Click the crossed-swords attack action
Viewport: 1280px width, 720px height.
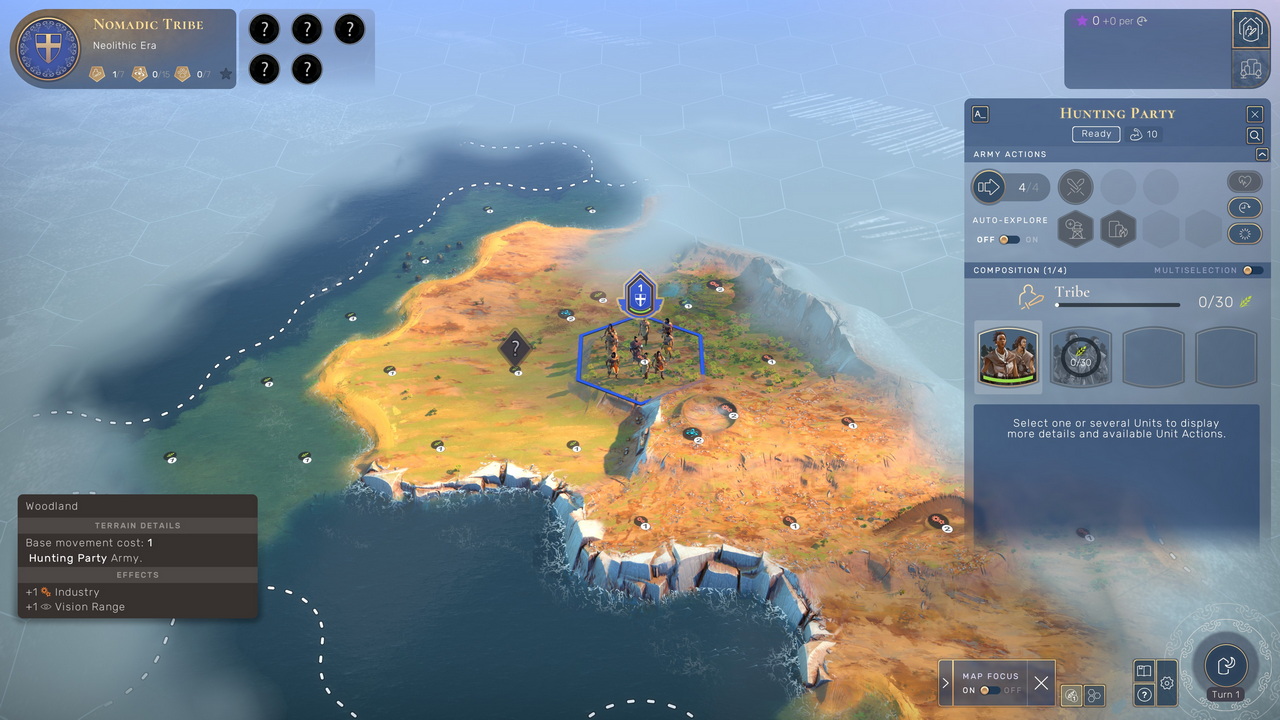pyautogui.click(x=1076, y=187)
